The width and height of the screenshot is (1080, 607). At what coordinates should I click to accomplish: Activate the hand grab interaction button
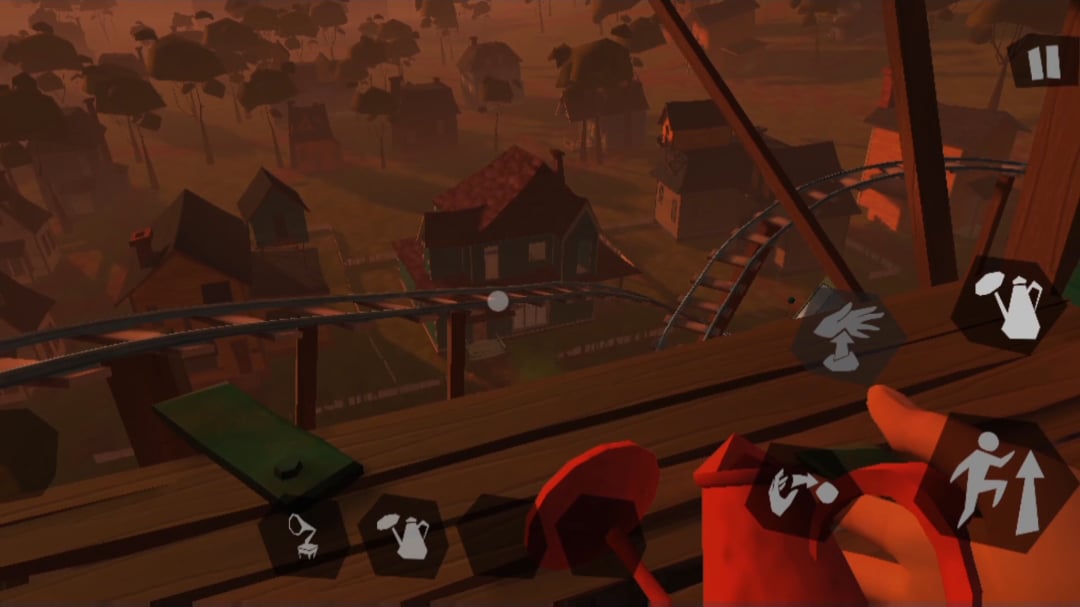(x=848, y=338)
